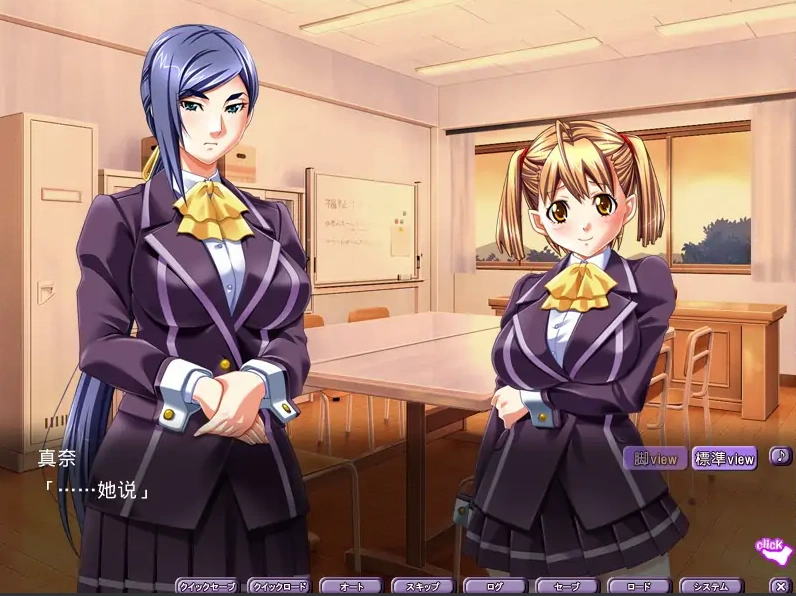
Task: Click the music note icon
Action: (780, 456)
